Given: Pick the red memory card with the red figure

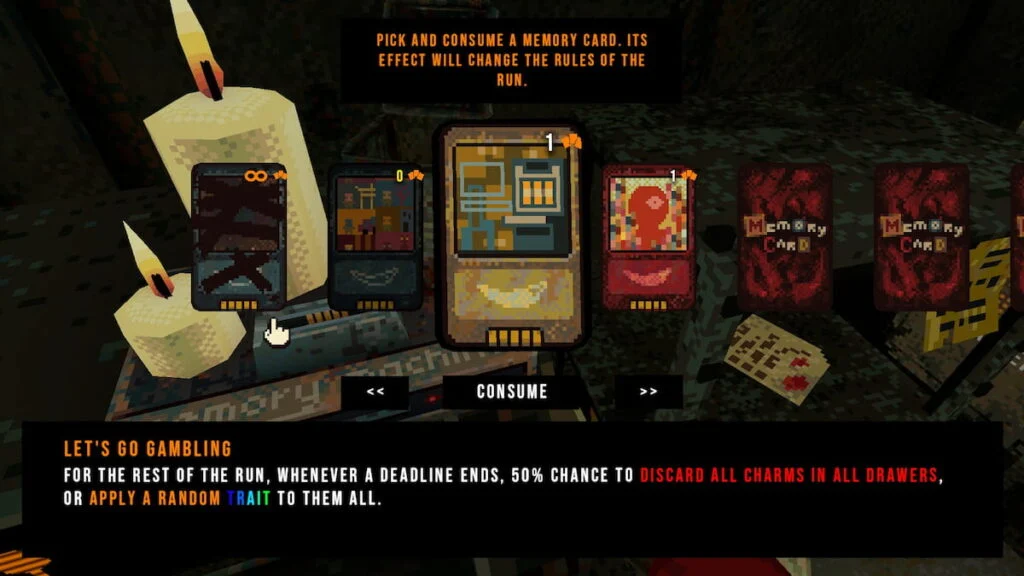Looking at the screenshot, I should point(648,237).
